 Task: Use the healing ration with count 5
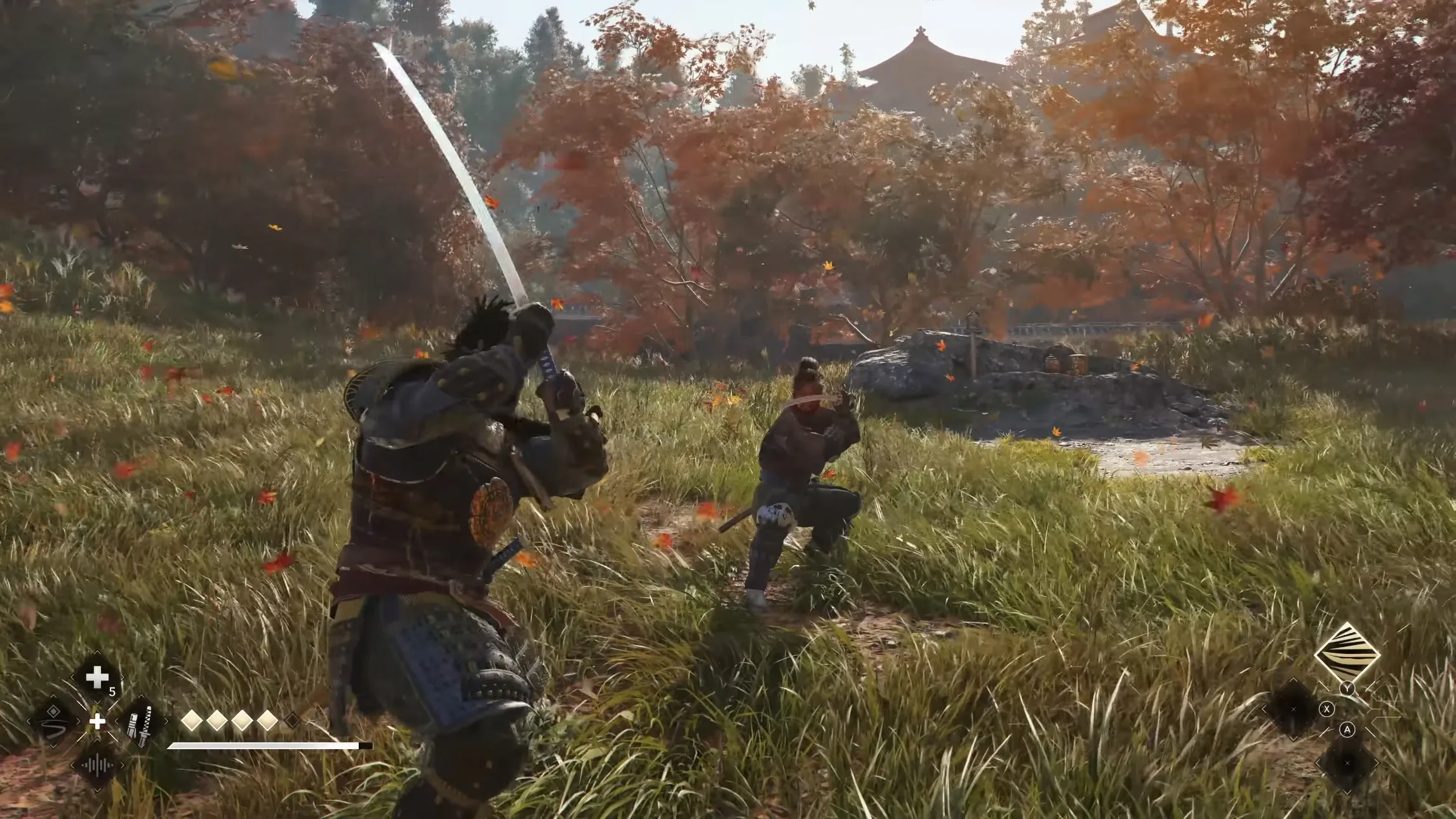tap(97, 678)
